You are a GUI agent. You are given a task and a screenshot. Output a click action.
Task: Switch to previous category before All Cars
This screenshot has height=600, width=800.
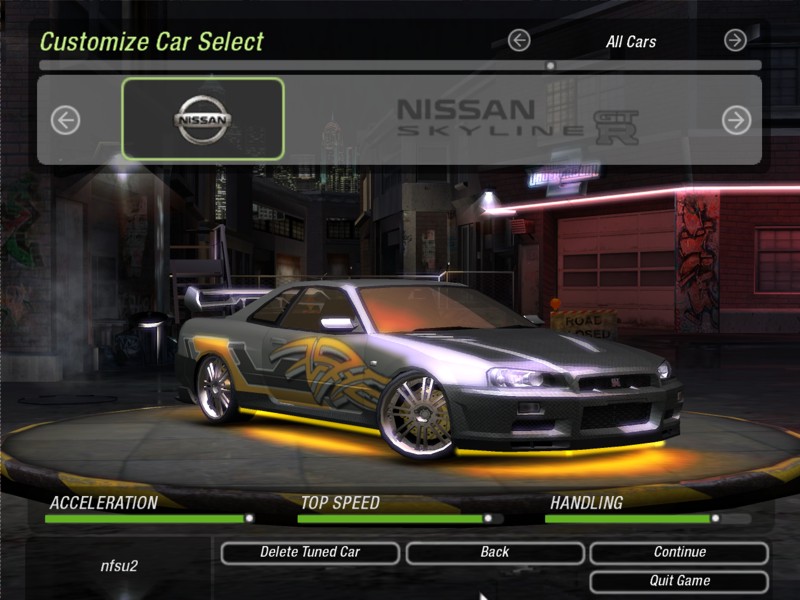518,40
